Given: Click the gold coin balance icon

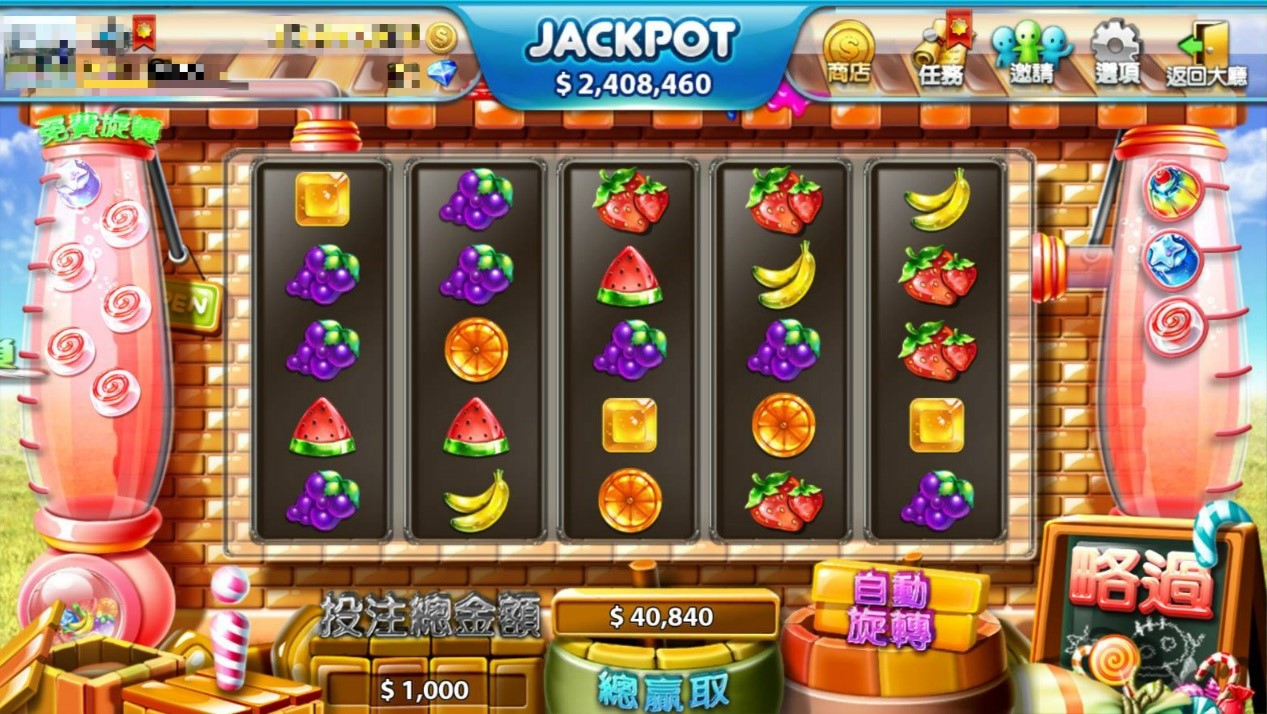Looking at the screenshot, I should click(x=441, y=38).
